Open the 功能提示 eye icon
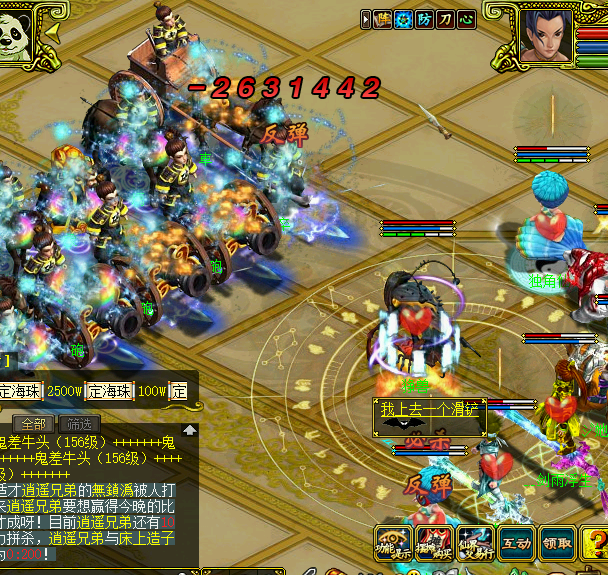The width and height of the screenshot is (608, 575). [x=392, y=543]
